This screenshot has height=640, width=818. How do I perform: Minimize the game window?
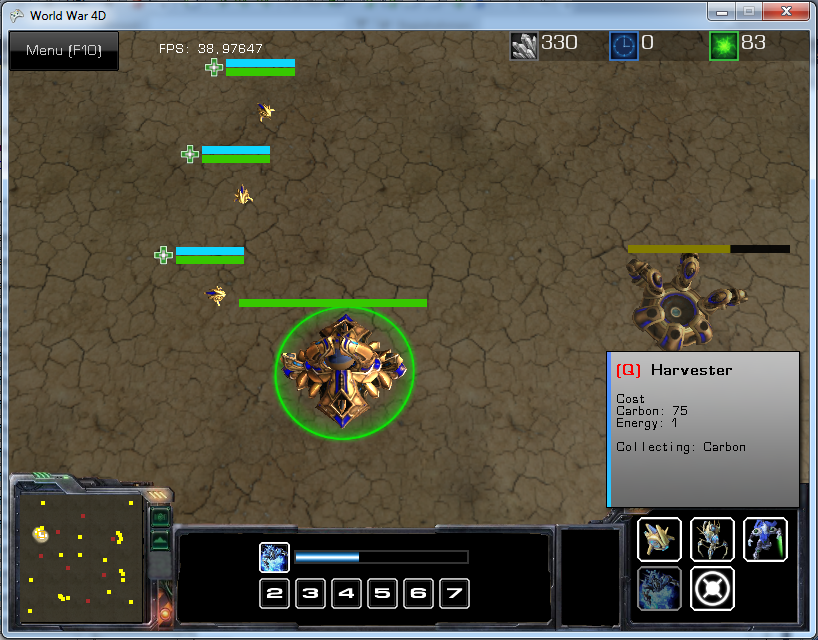click(x=721, y=12)
